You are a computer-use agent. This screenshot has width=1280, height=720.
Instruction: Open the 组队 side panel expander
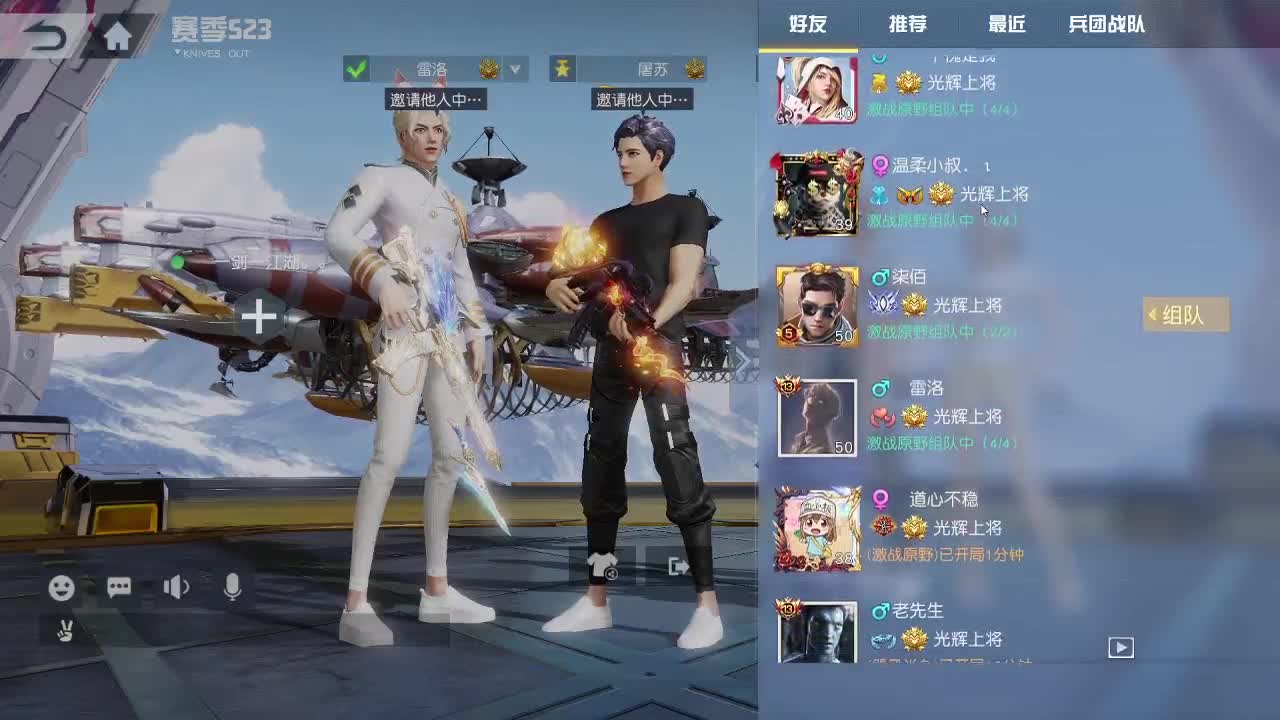click(1186, 315)
